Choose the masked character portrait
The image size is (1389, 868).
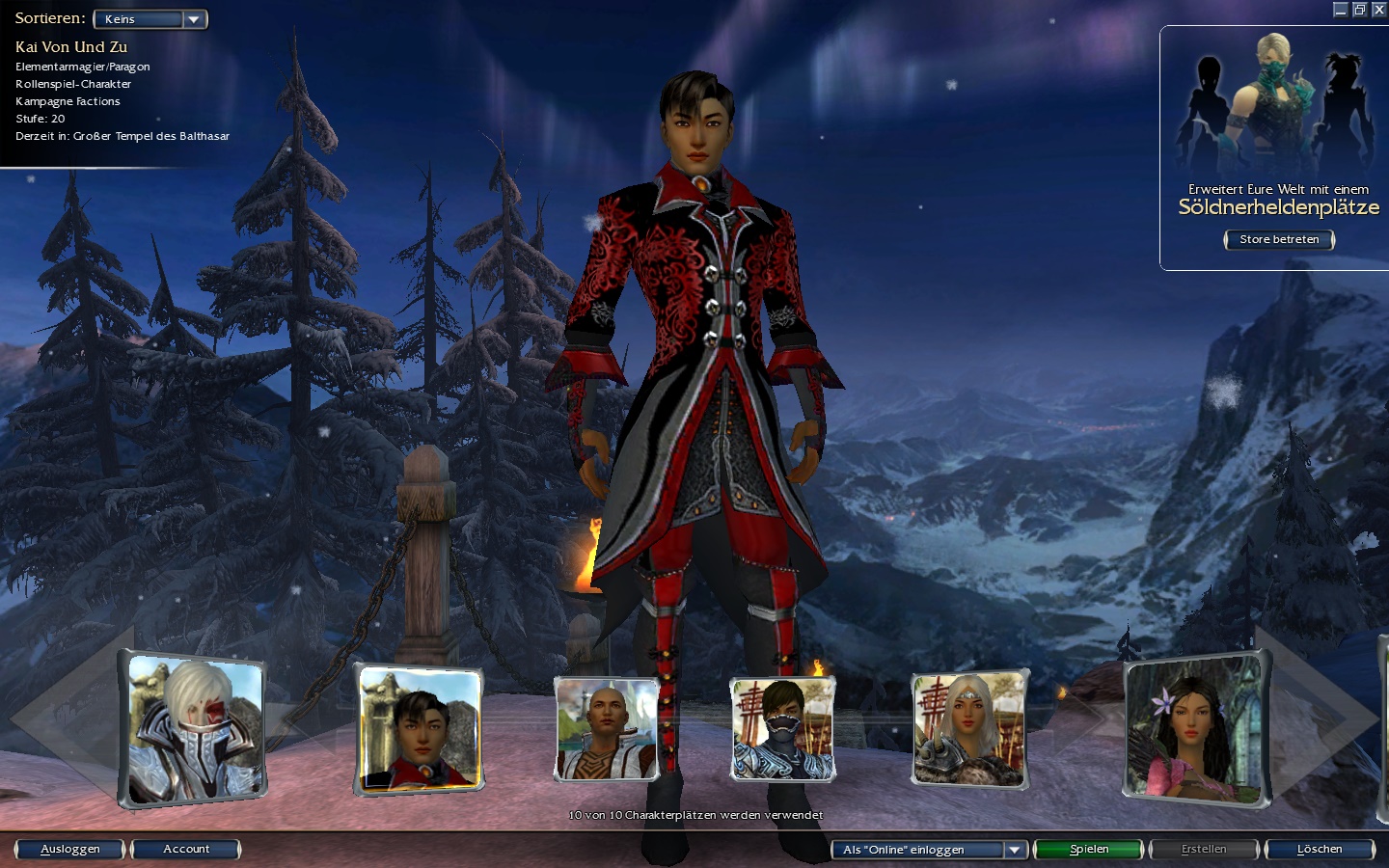pos(782,729)
